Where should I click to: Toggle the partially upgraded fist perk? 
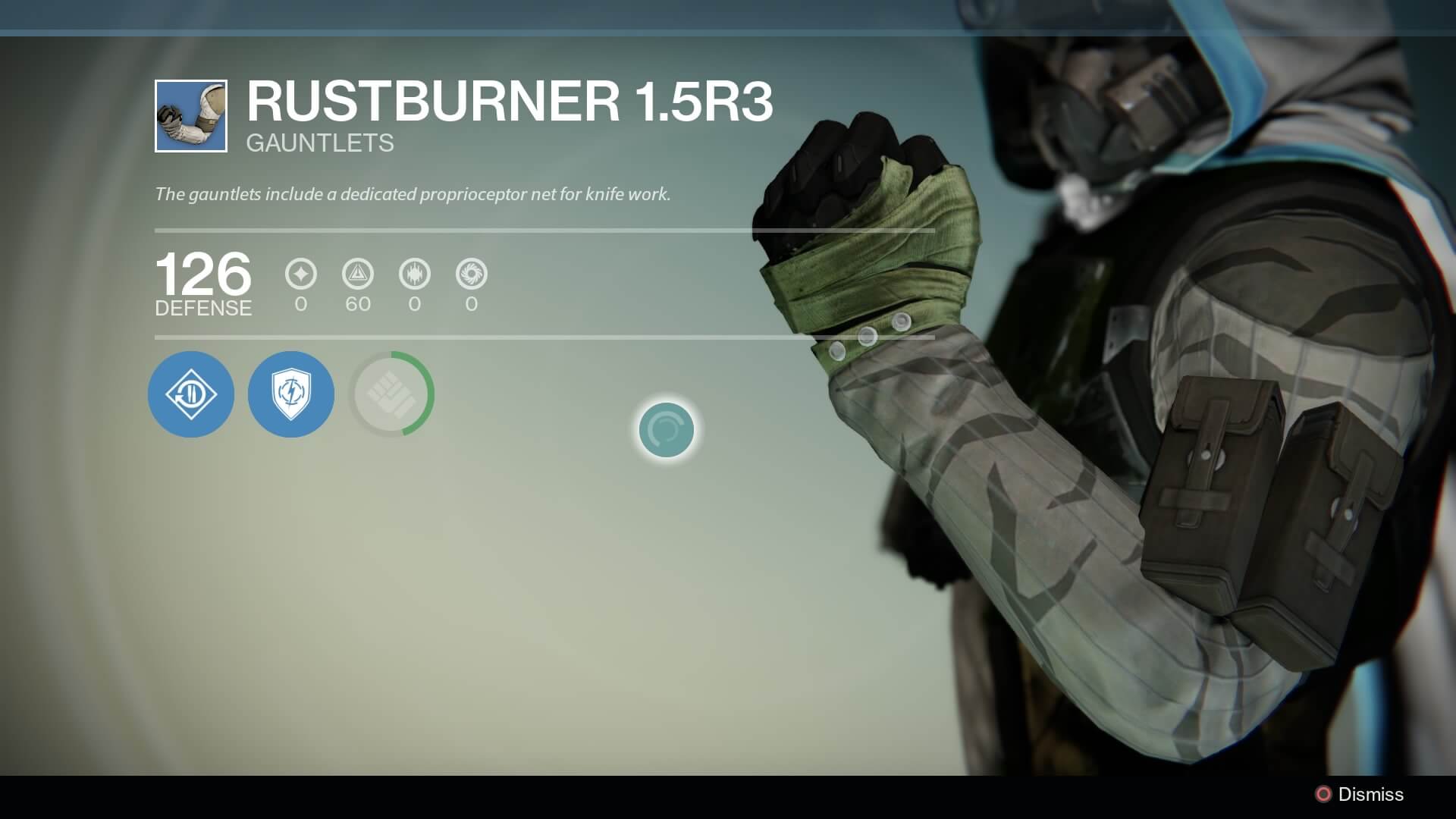tap(391, 394)
